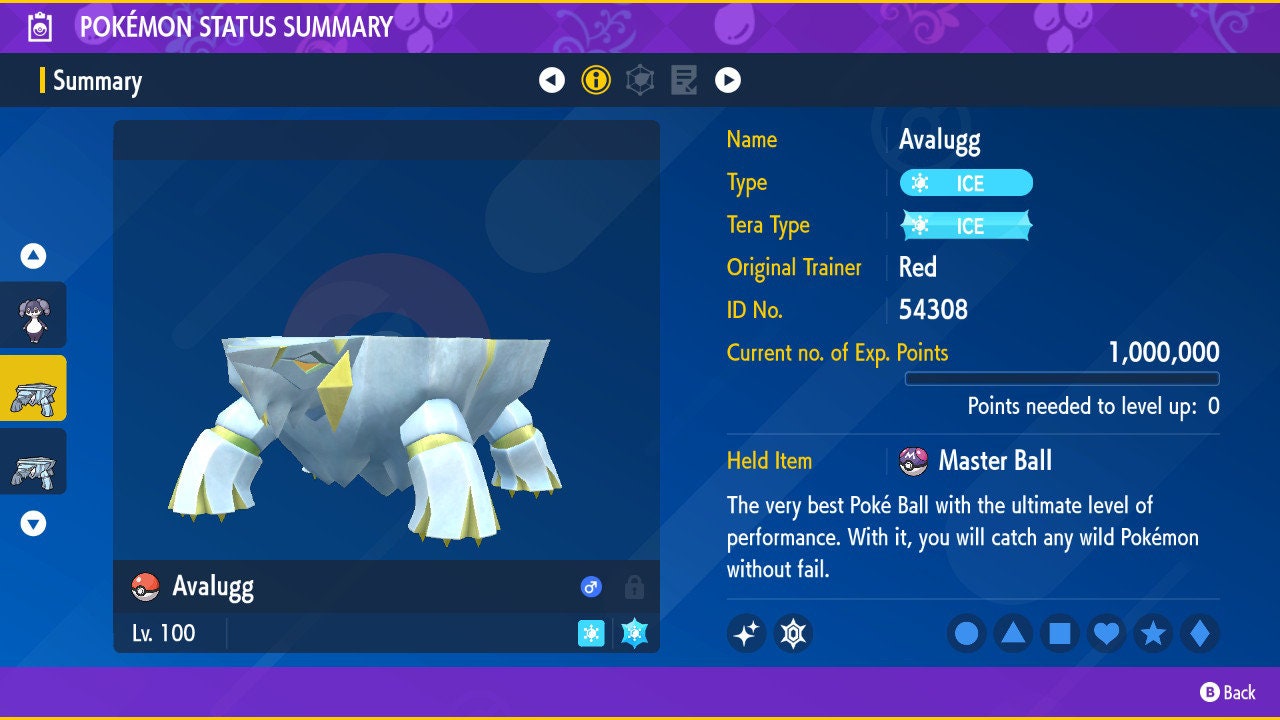Click the shiny sparkle mark icon

[747, 634]
